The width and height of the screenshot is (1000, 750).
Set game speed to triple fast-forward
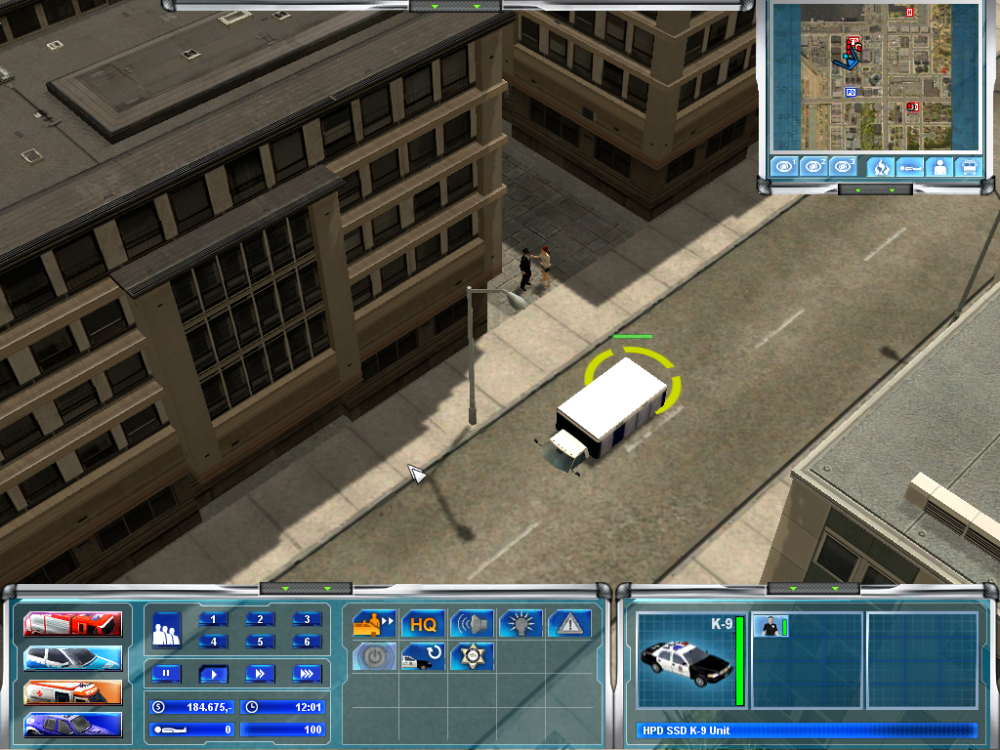click(307, 673)
